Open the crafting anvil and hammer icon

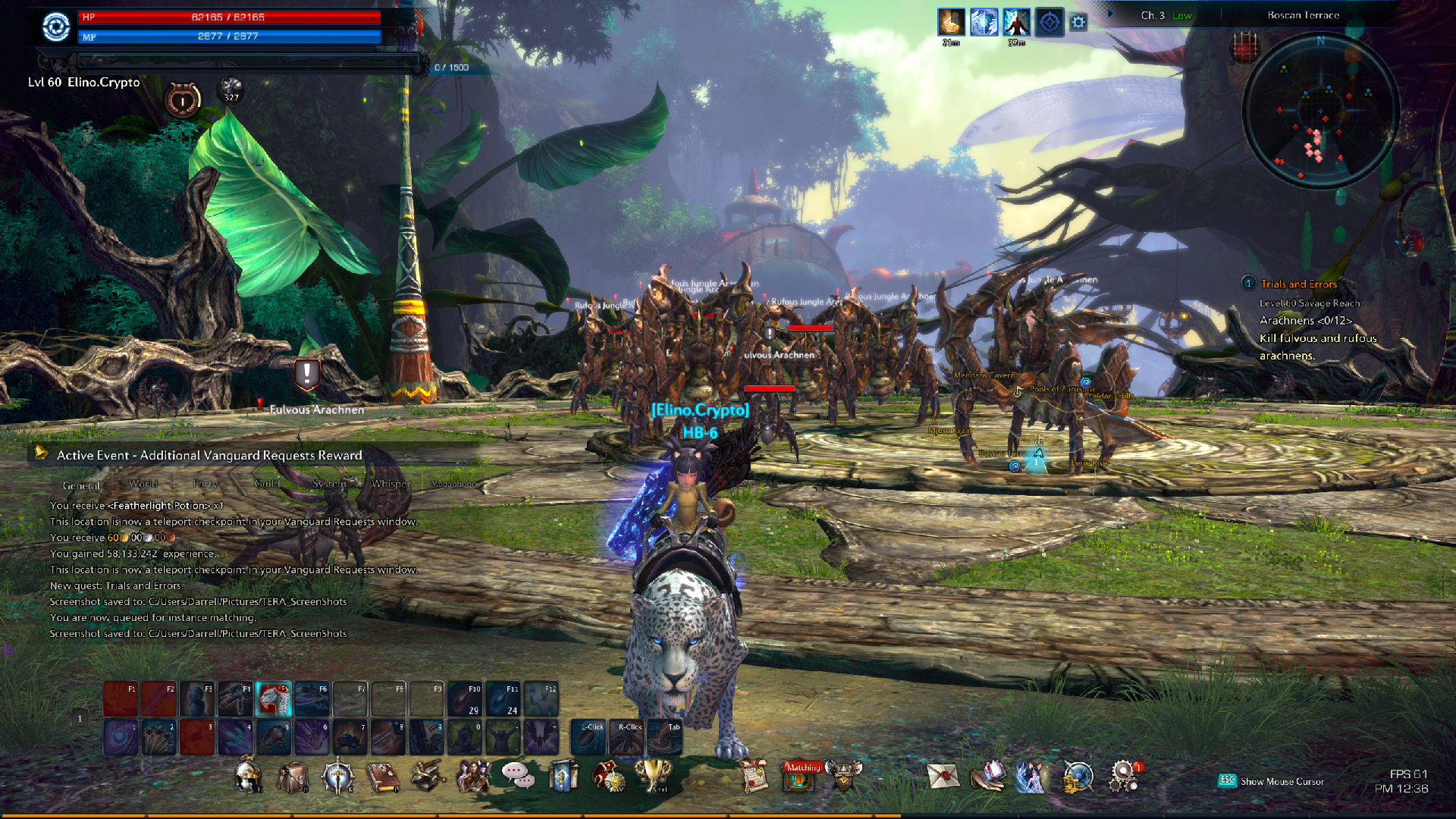(428, 776)
